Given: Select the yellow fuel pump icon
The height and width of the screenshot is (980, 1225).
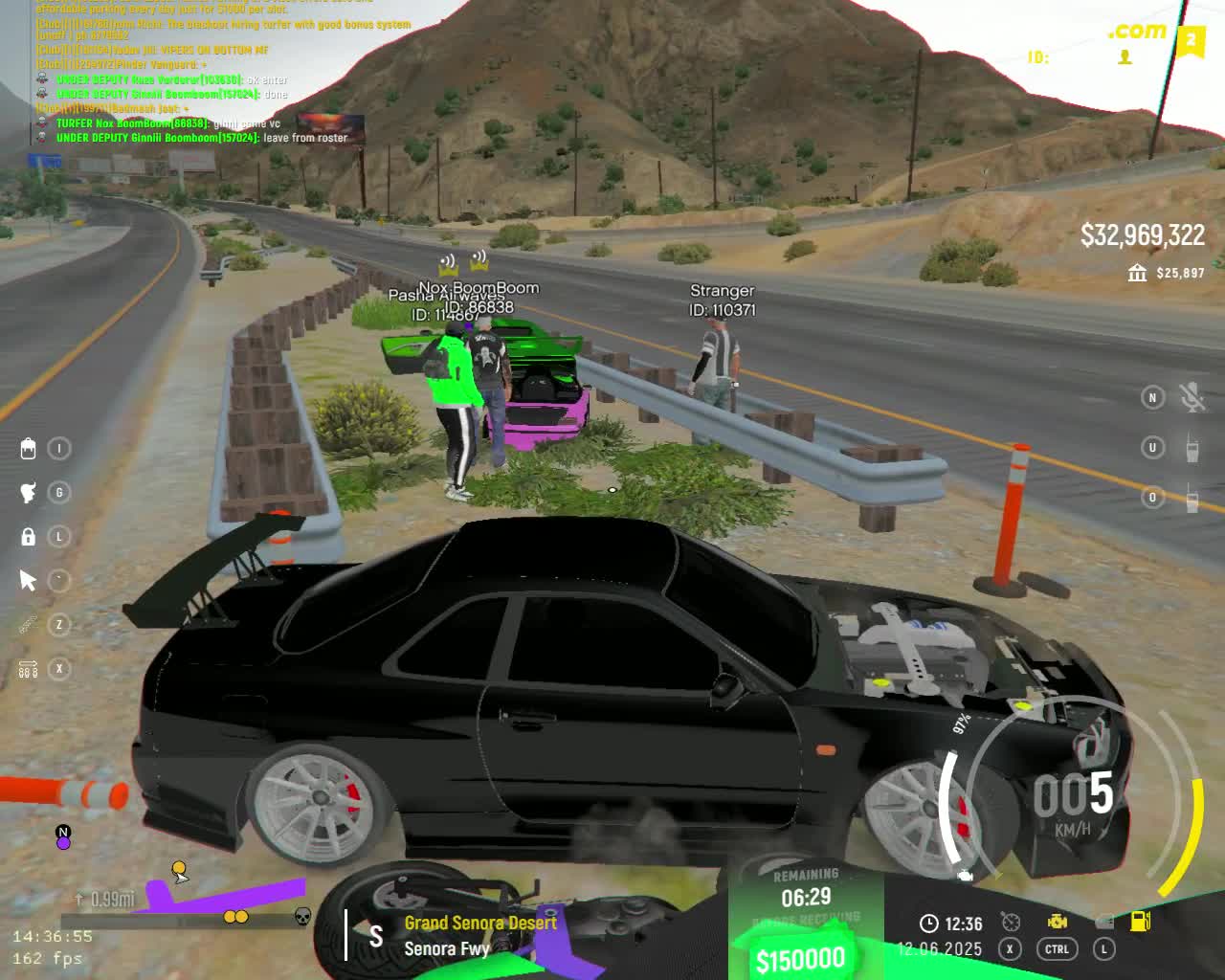Looking at the screenshot, I should tap(1140, 921).
